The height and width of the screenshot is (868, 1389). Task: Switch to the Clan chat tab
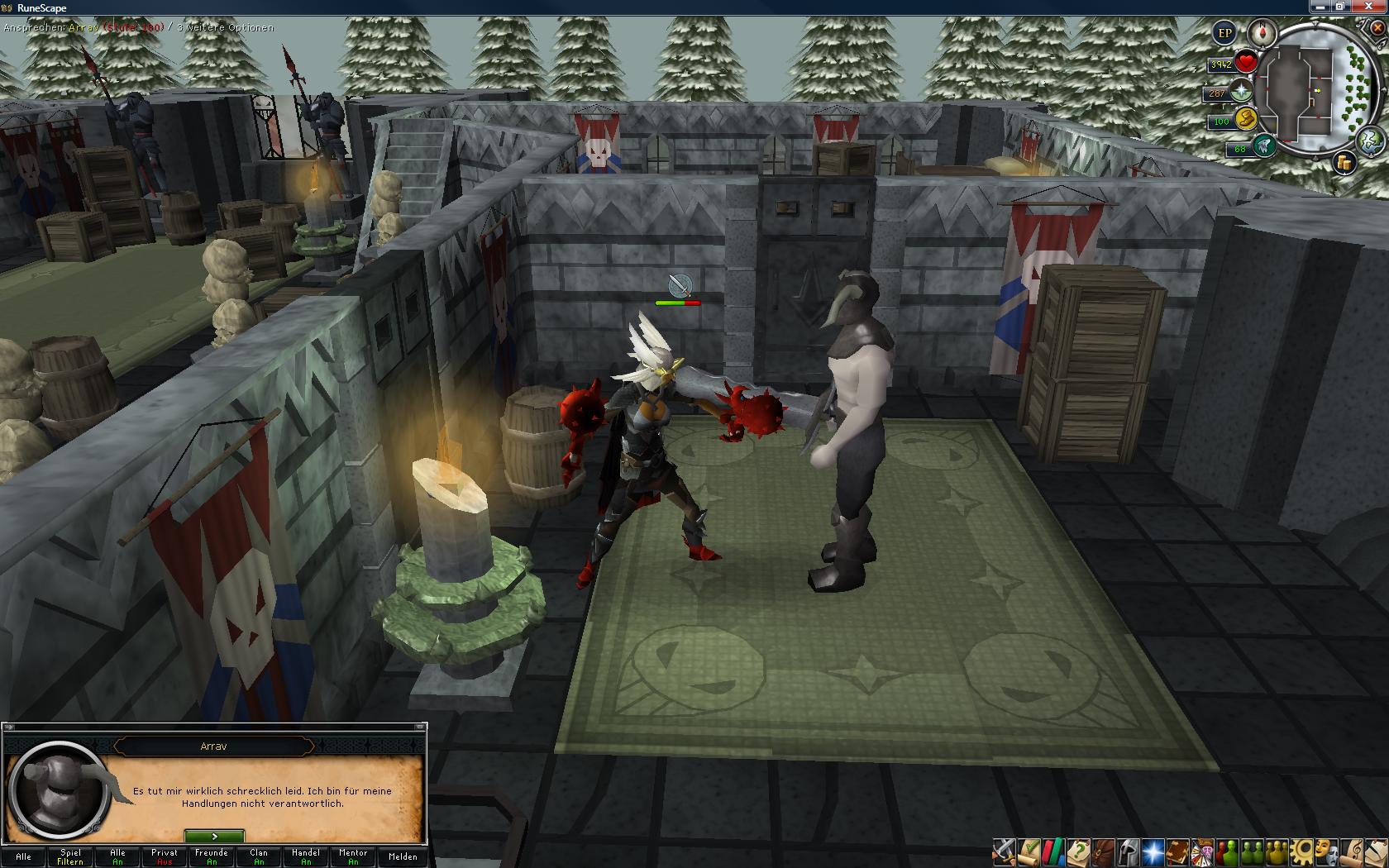click(259, 856)
